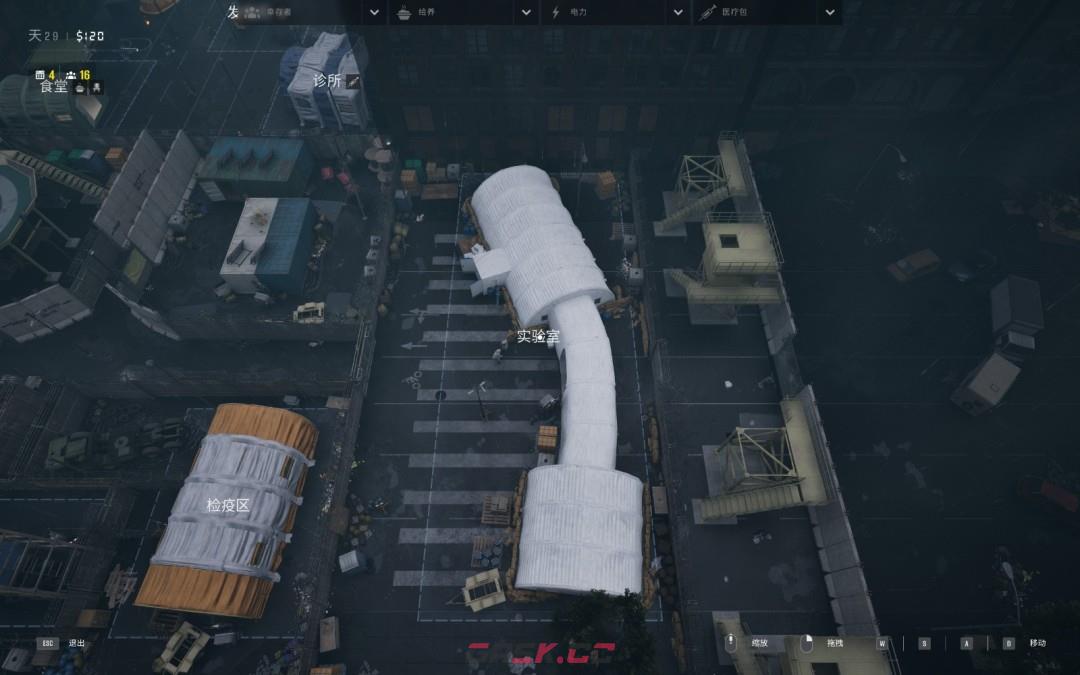This screenshot has height=675, width=1080.
Task: Expand the 电力 power dropdown
Action: click(x=678, y=13)
